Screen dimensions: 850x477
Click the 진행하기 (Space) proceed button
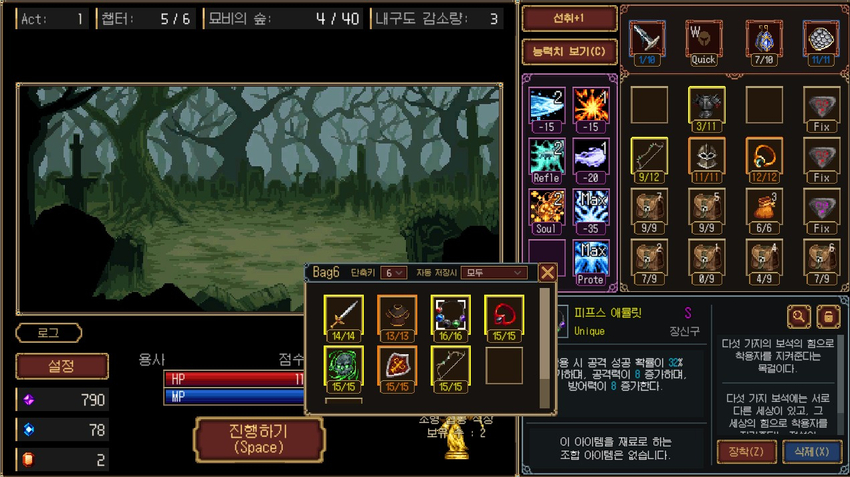259,439
